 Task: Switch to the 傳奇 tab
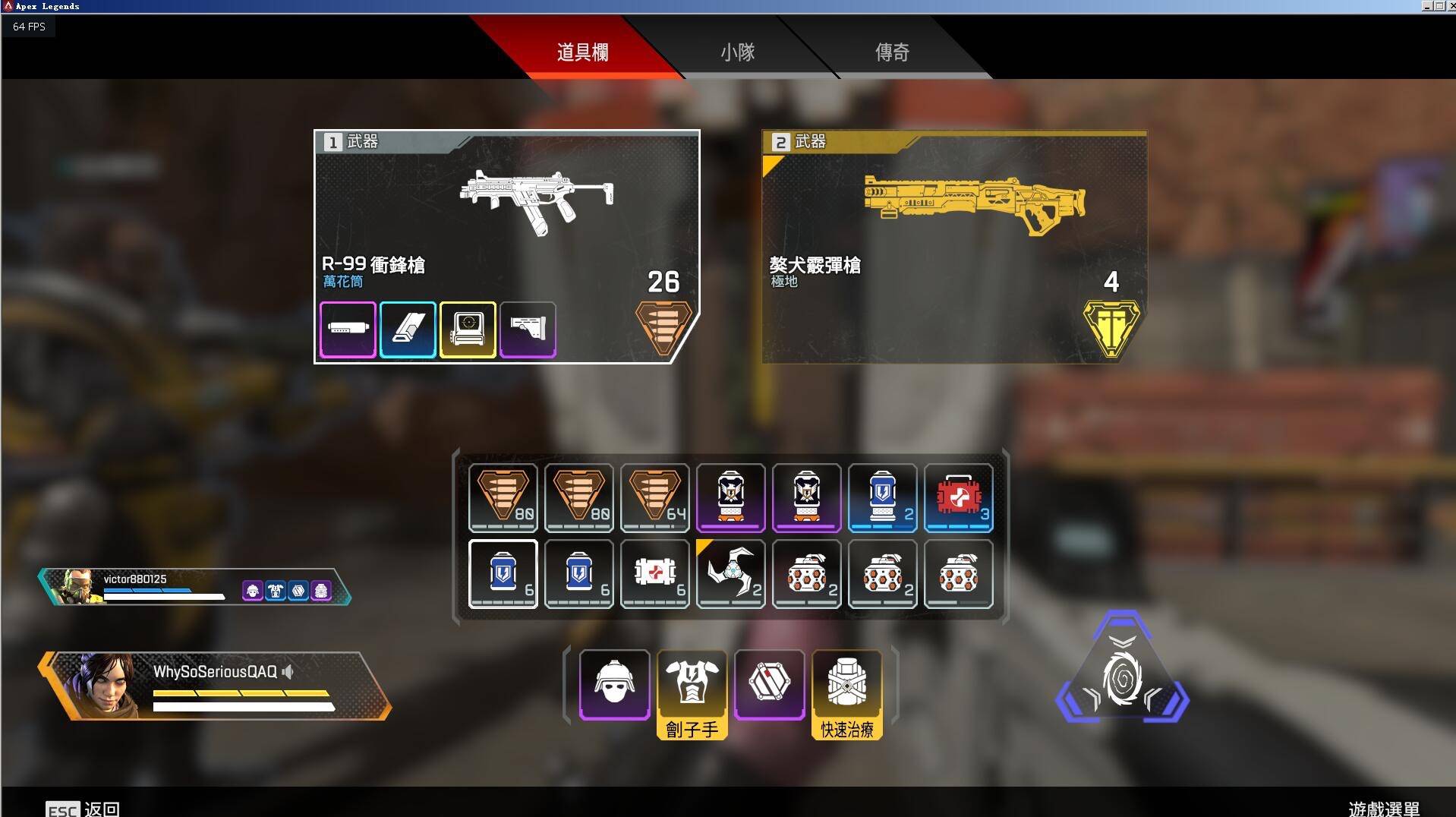click(892, 52)
